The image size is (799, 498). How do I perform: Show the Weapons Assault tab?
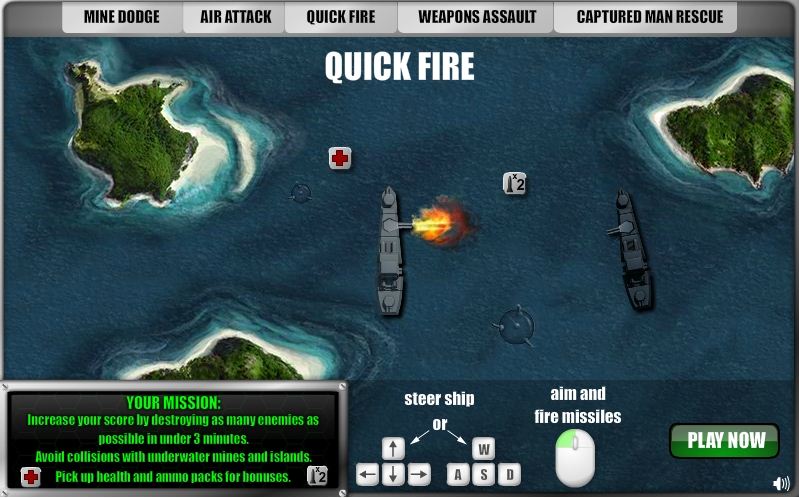coord(477,17)
